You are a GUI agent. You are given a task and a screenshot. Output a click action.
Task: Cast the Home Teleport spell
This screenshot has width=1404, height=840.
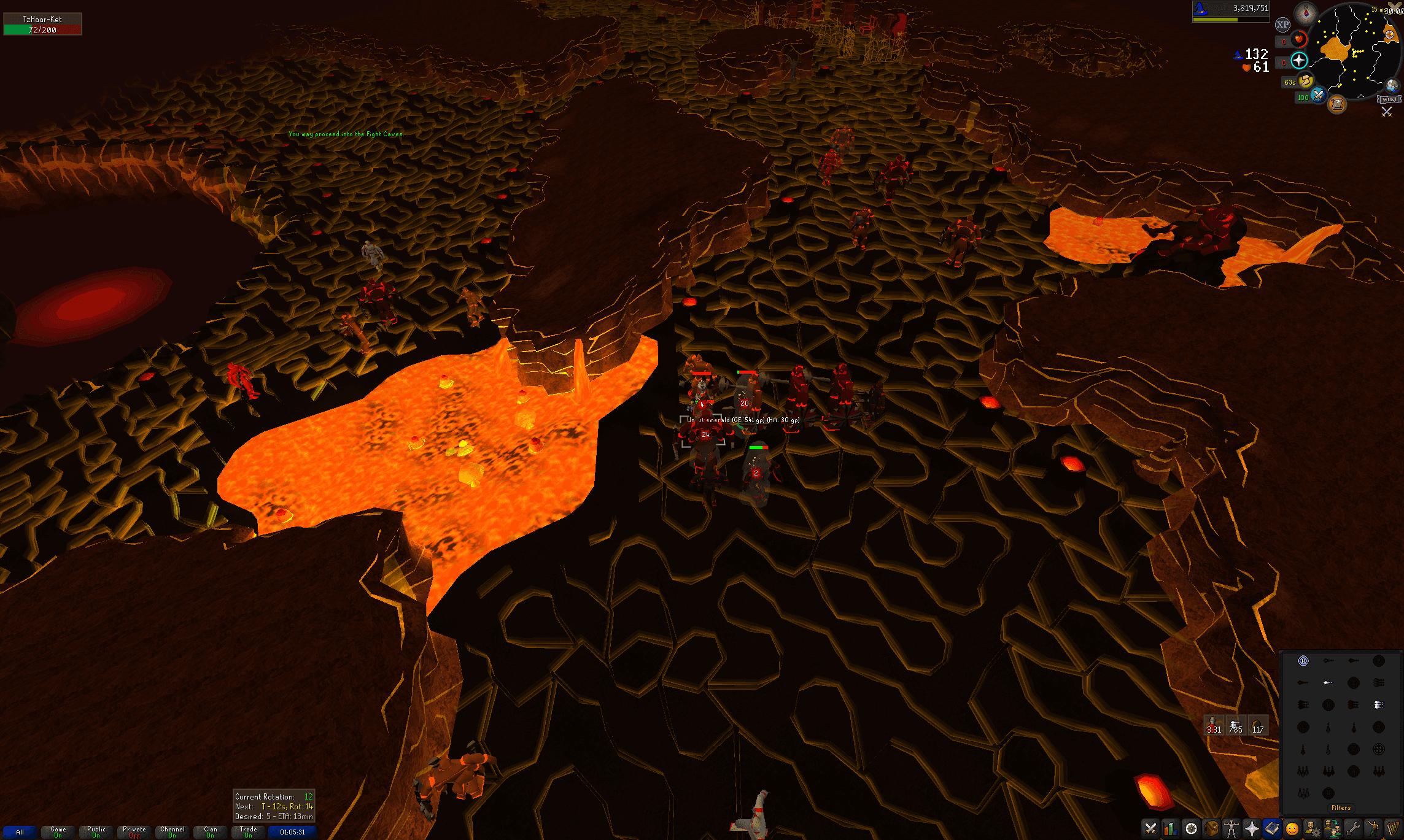(x=1303, y=661)
